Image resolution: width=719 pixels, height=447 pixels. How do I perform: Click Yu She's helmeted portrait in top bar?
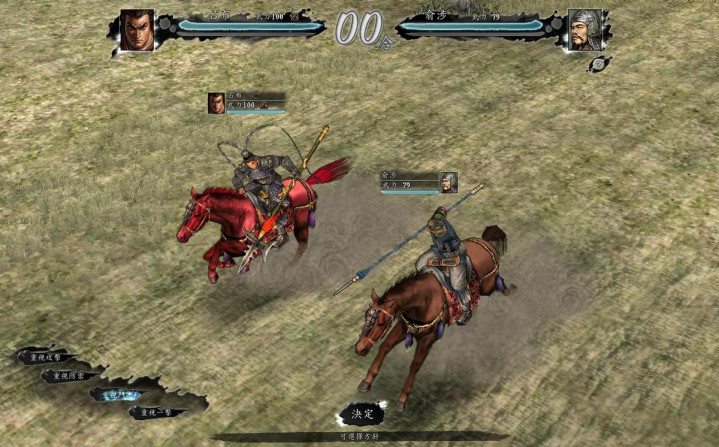pos(584,29)
